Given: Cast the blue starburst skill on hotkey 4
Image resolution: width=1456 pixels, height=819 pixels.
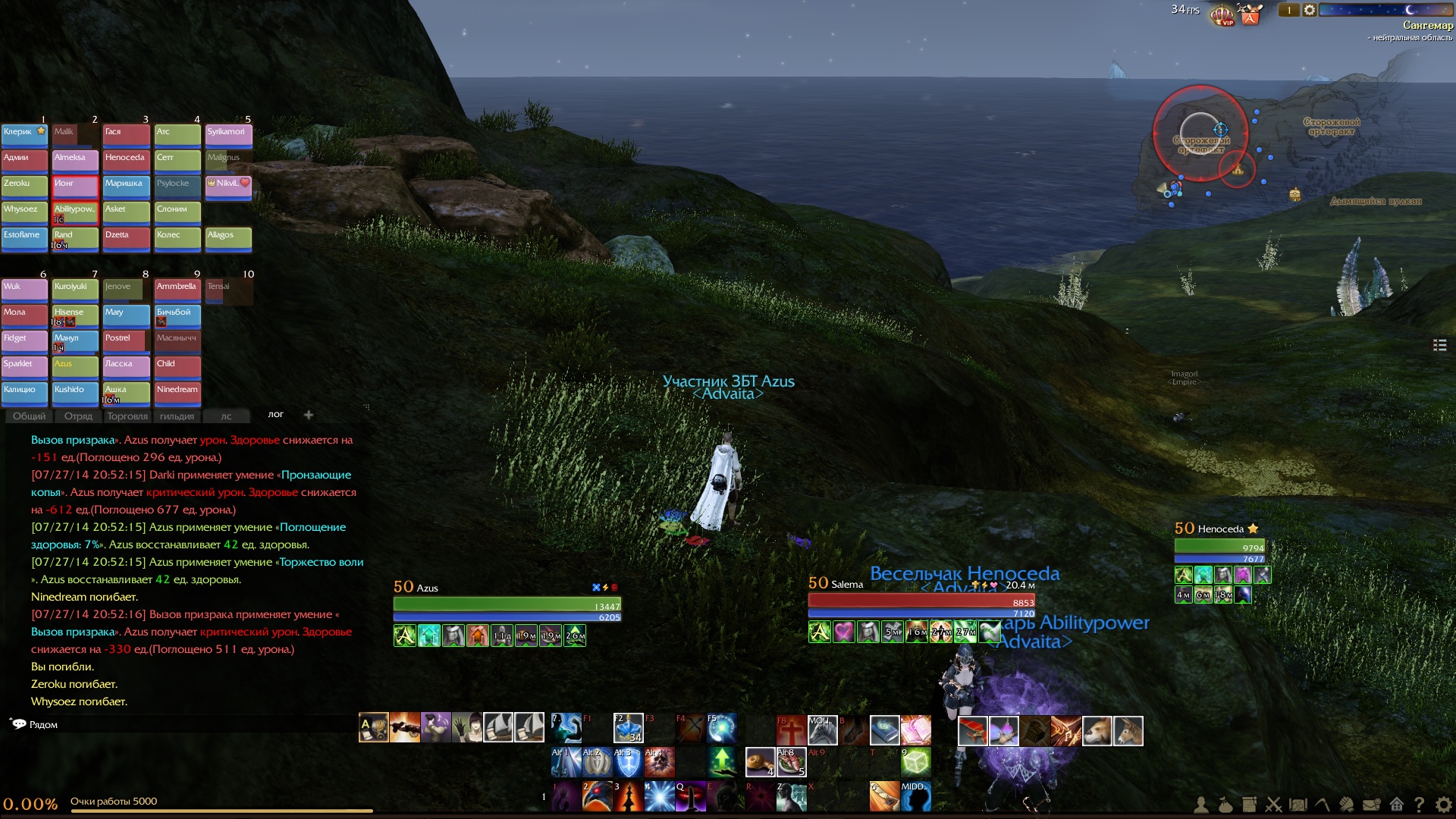Looking at the screenshot, I should point(659,796).
